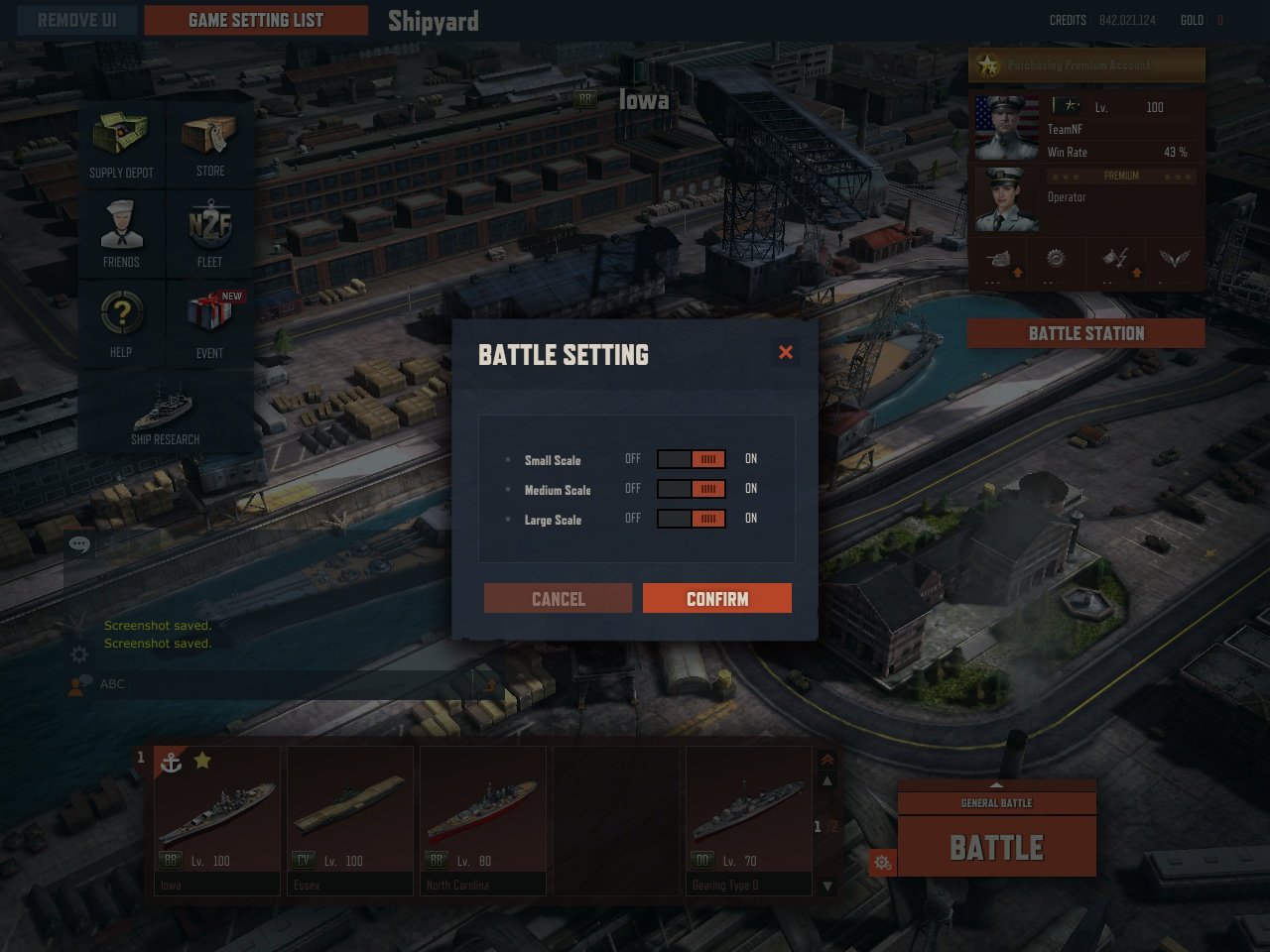The image size is (1270, 952).
Task: Cancel the Battle Setting dialog
Action: pyautogui.click(x=558, y=598)
